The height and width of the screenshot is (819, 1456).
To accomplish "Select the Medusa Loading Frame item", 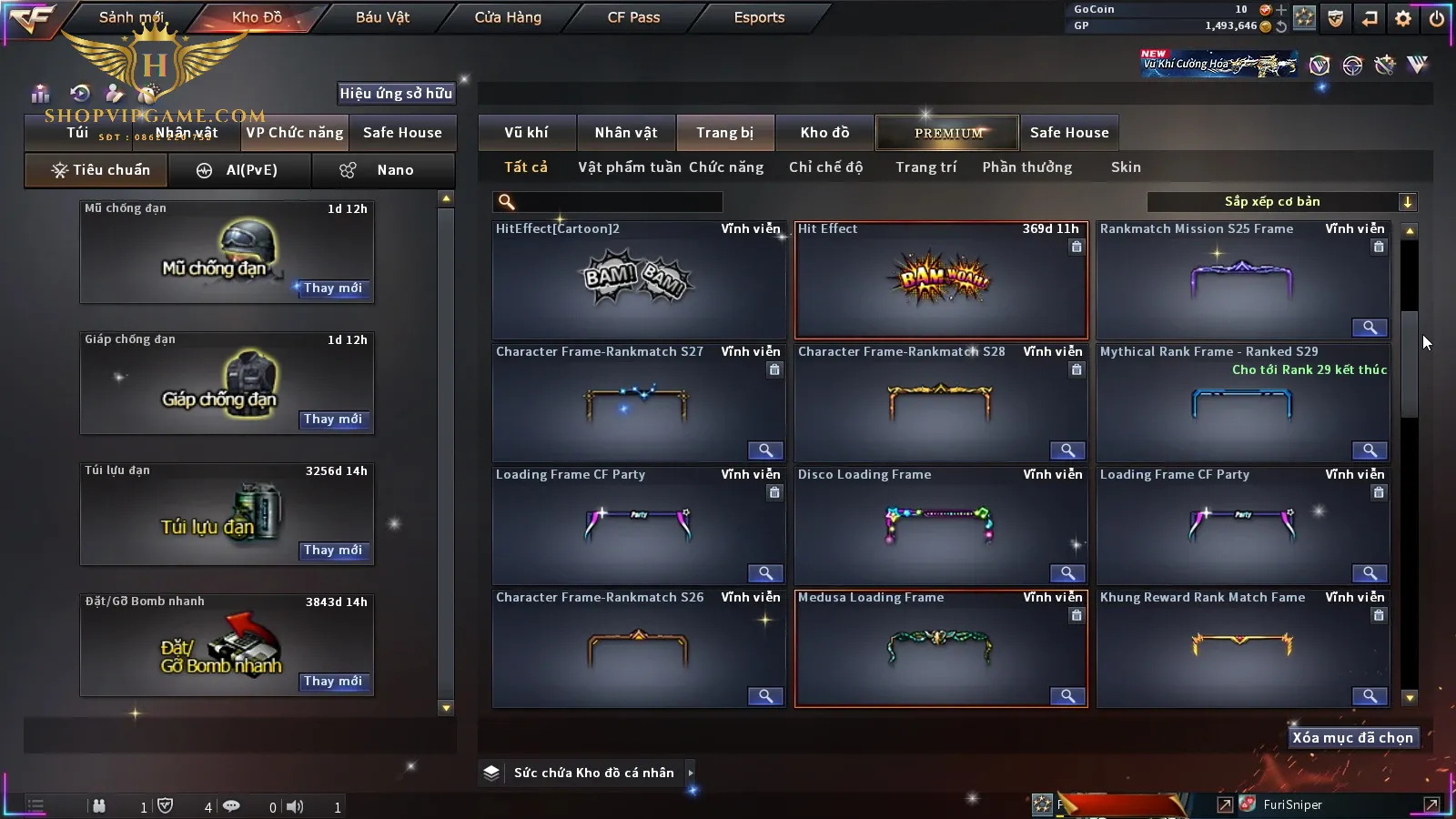I will click(x=941, y=648).
